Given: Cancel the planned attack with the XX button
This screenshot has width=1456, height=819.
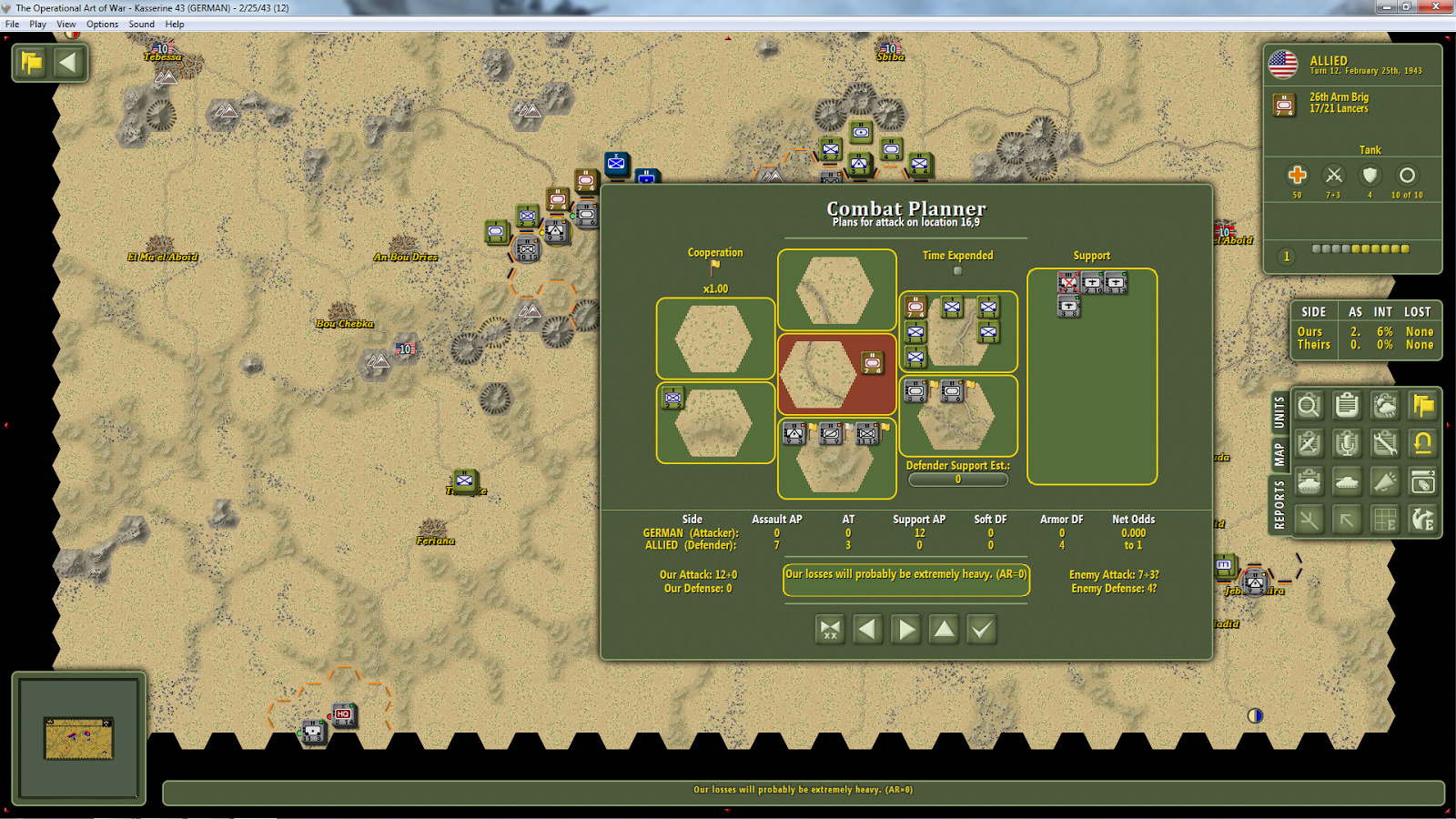Looking at the screenshot, I should click(830, 628).
